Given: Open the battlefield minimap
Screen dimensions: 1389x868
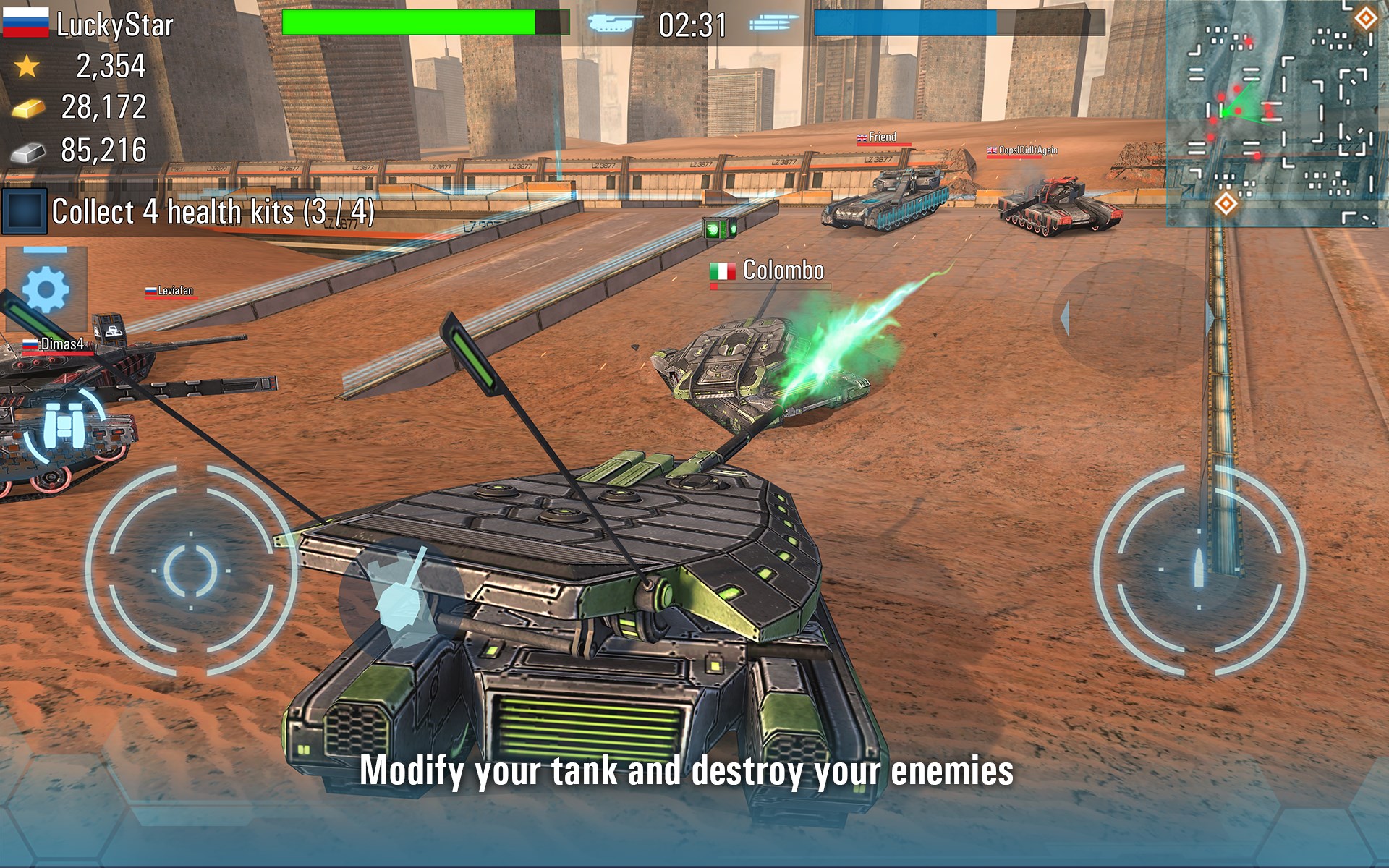Looking at the screenshot, I should (x=1277, y=114).
